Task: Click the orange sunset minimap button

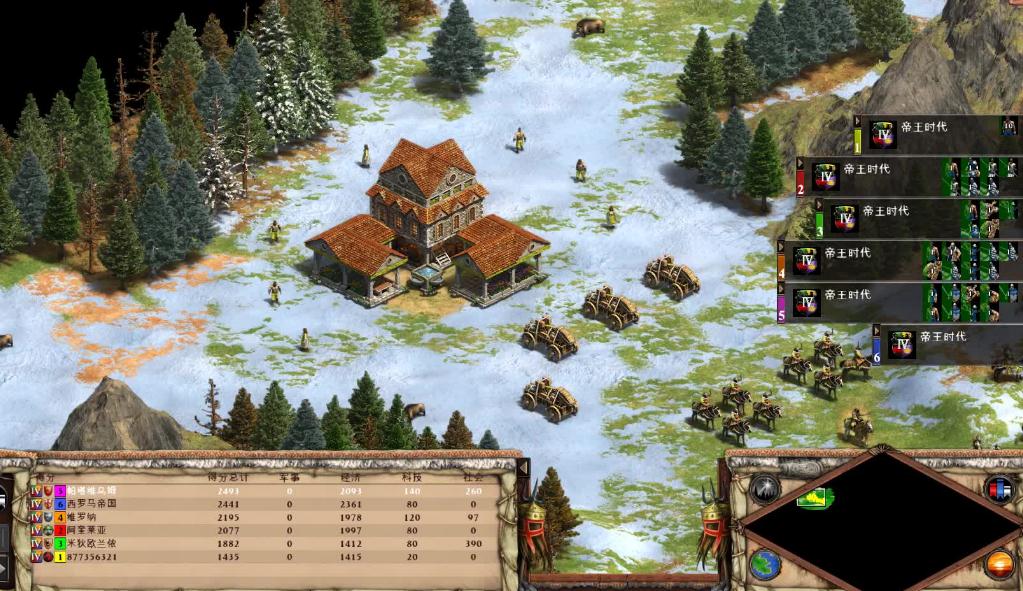Action: coord(998,564)
